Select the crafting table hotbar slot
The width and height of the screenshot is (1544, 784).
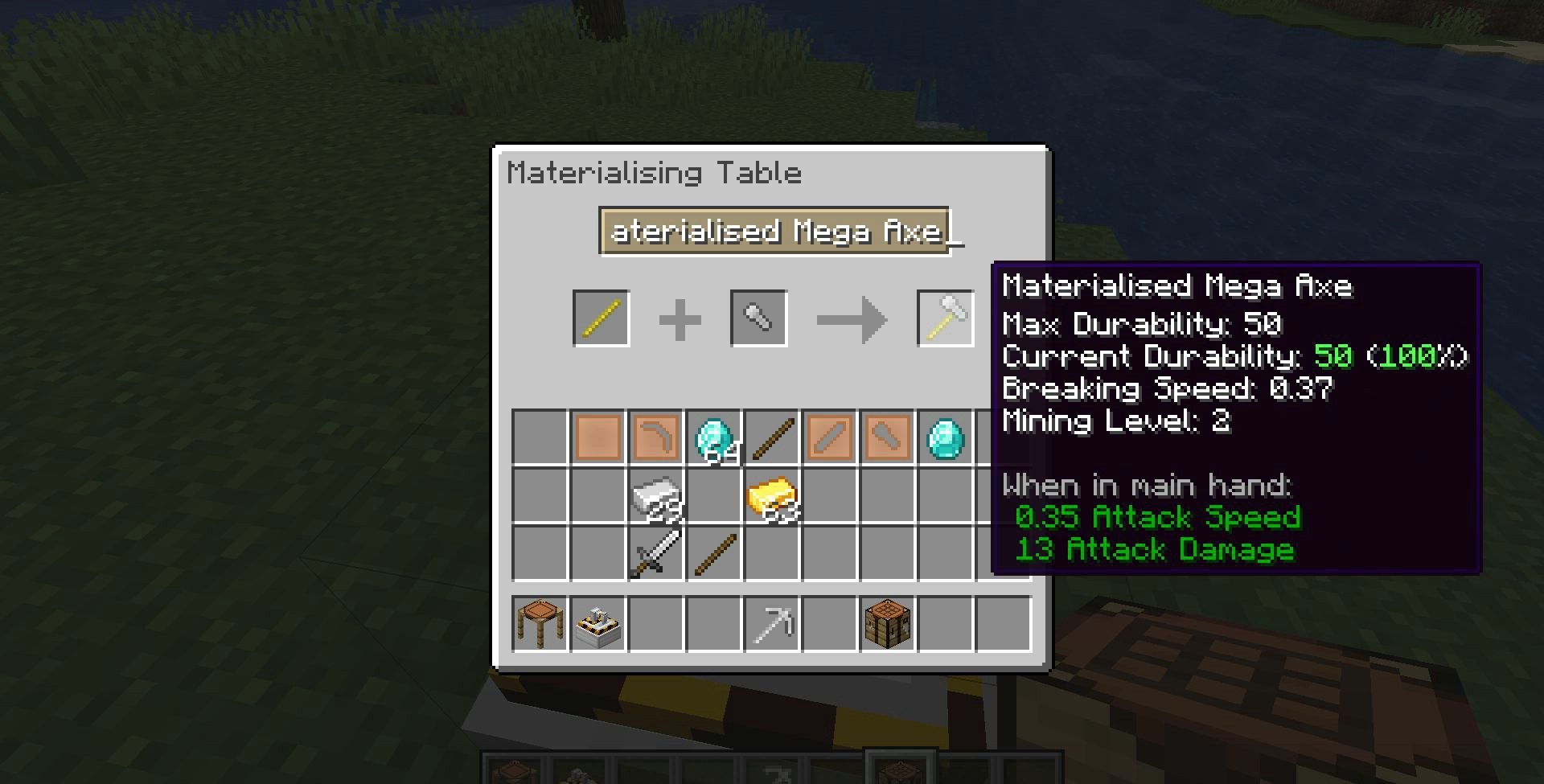point(888,624)
